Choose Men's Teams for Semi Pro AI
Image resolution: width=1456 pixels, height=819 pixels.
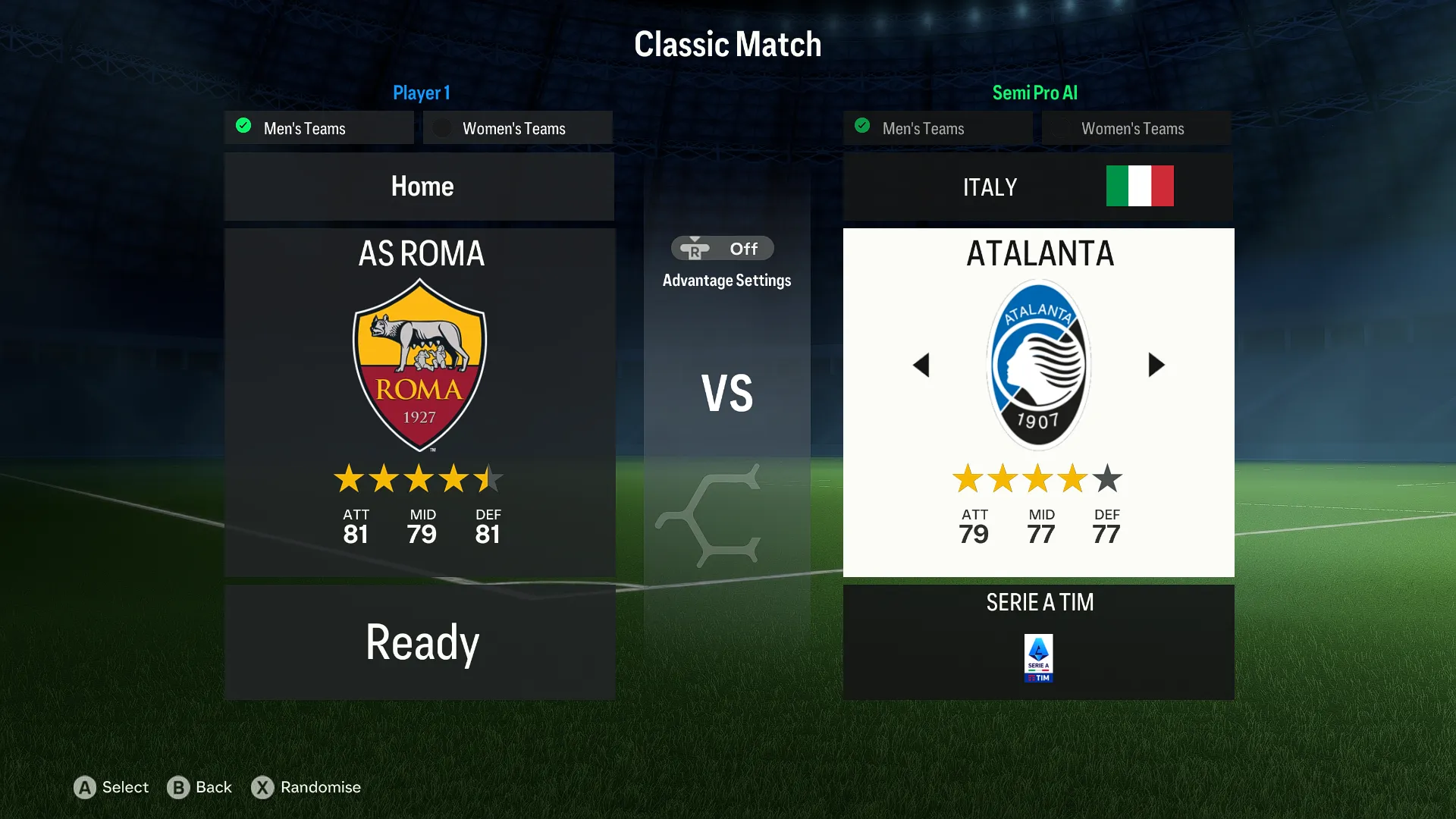(938, 128)
